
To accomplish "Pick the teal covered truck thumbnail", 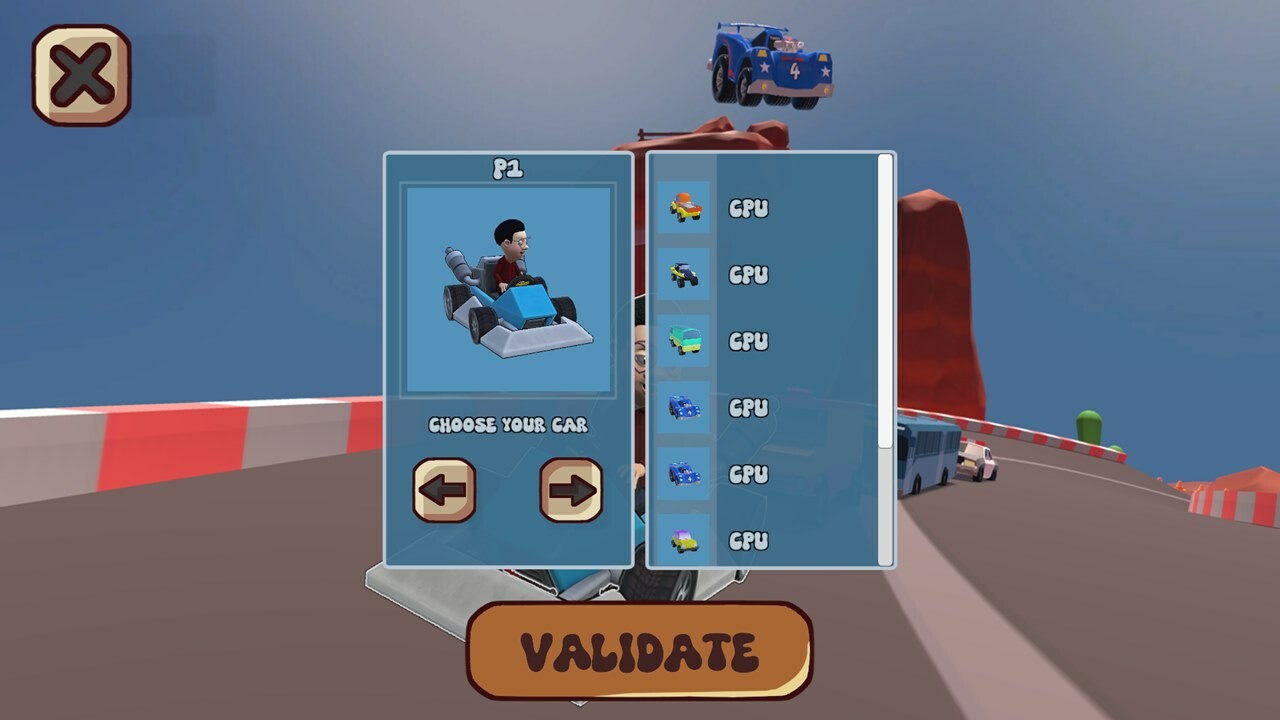I will pos(685,341).
